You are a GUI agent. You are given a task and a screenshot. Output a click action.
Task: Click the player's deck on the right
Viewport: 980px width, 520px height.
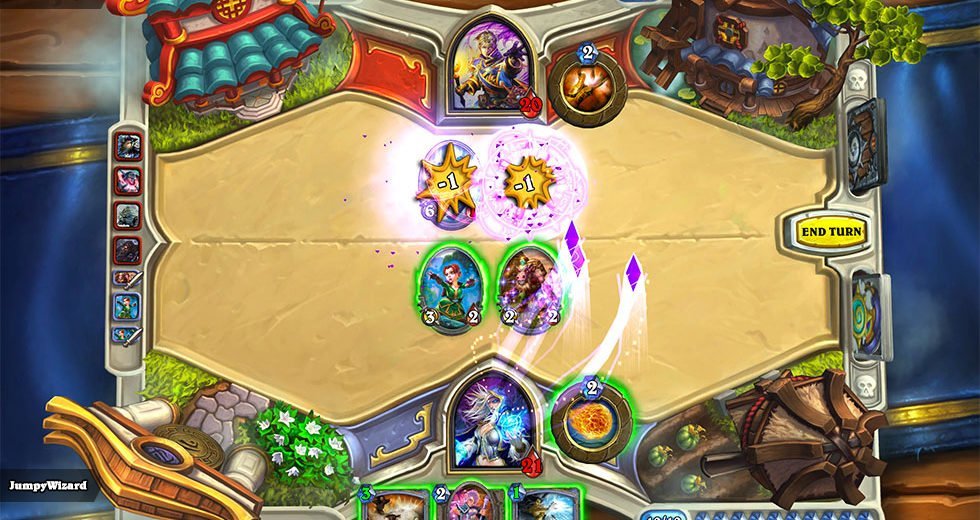point(868,316)
